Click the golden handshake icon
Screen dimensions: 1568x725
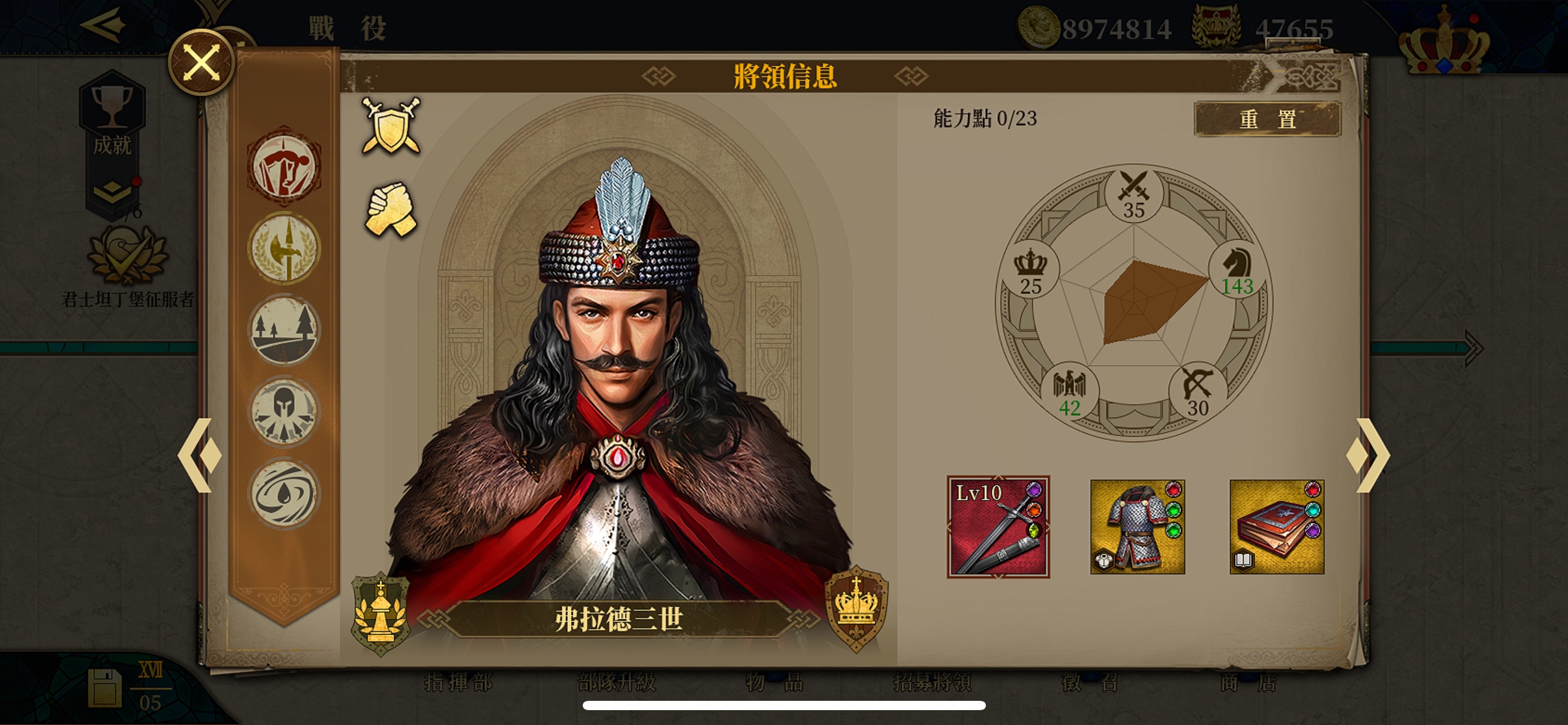[391, 209]
